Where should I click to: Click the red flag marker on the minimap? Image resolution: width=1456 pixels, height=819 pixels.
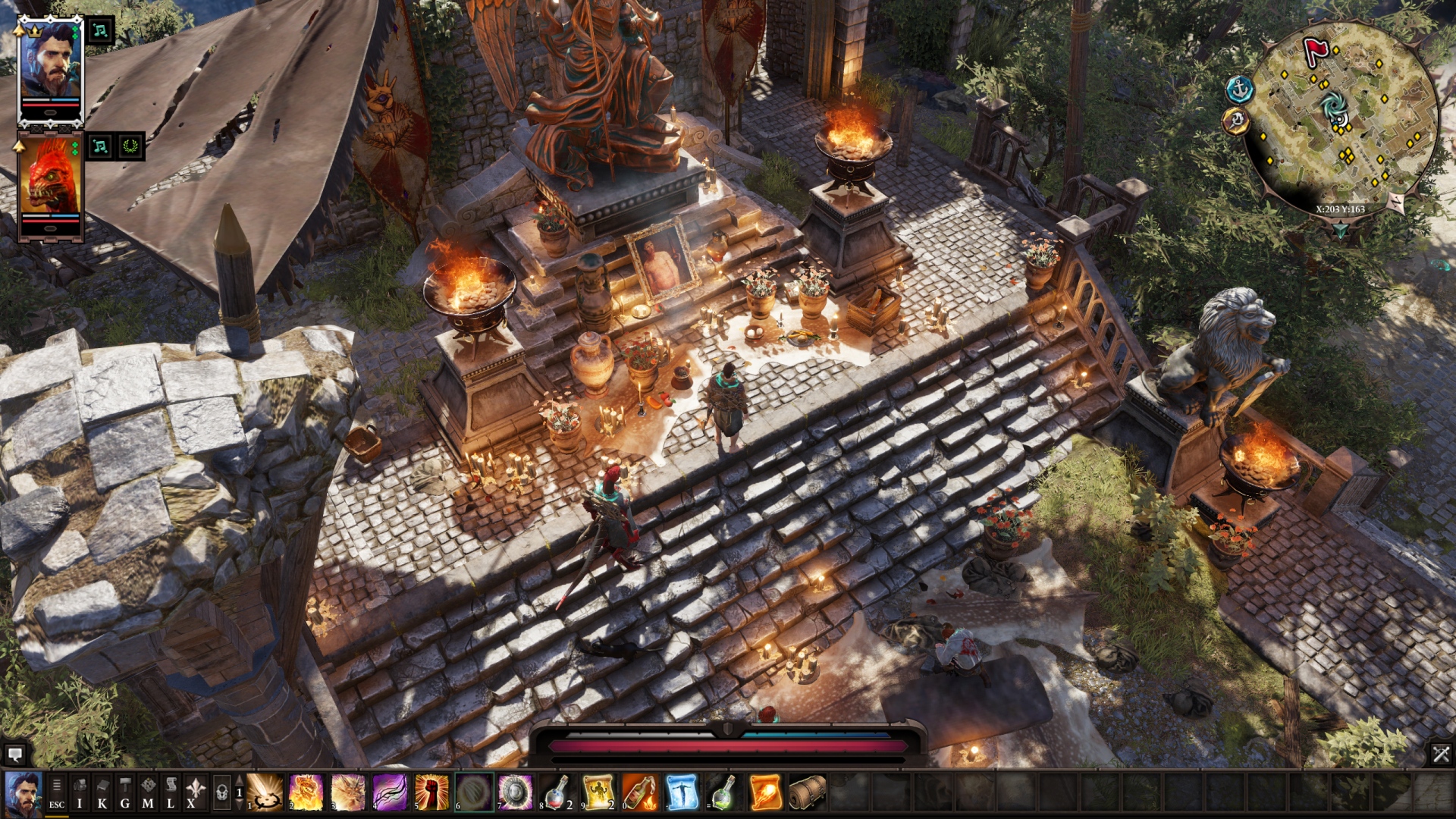[x=1316, y=51]
